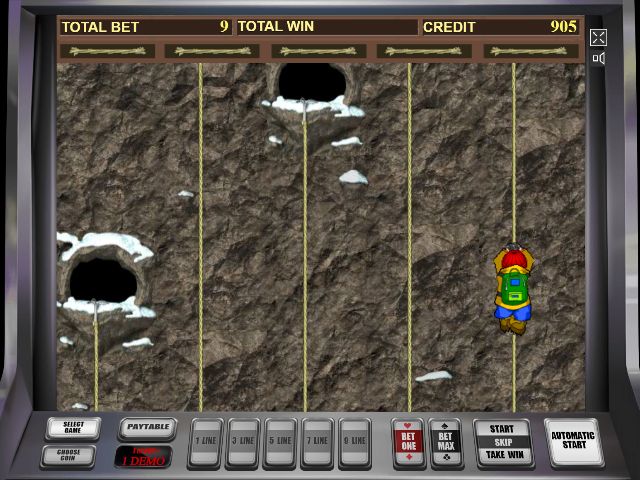The height and width of the screenshot is (480, 640).
Task: Show the Paytable
Action: coord(146,428)
